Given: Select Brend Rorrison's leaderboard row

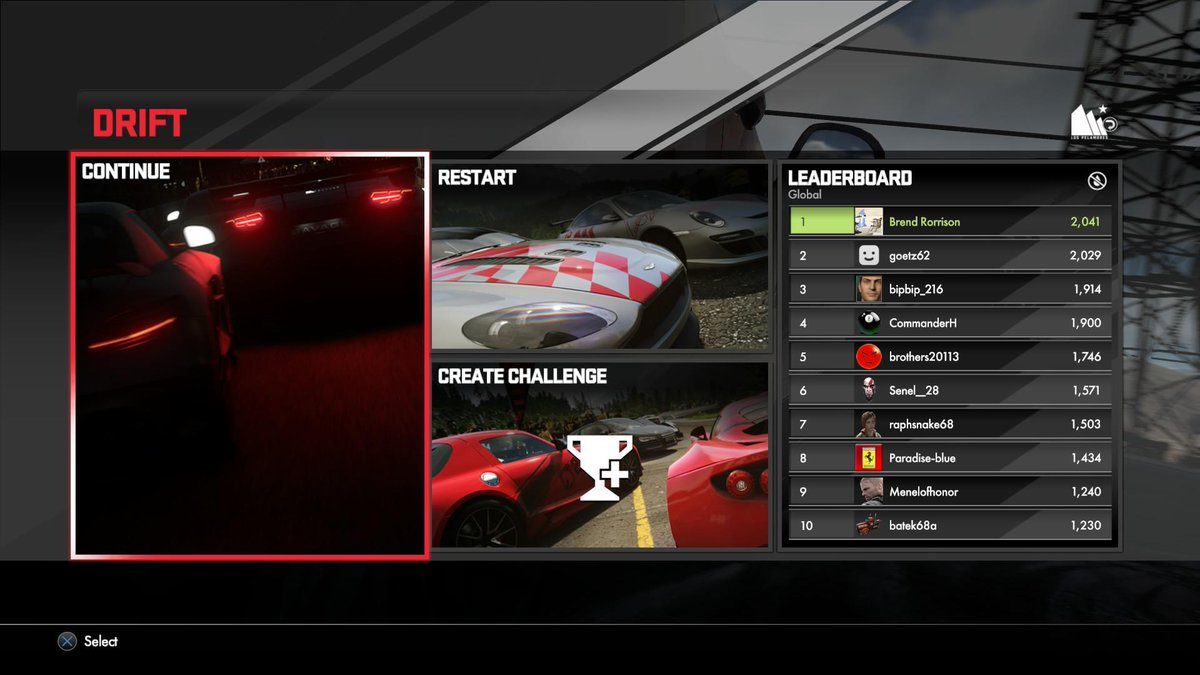Looking at the screenshot, I should [949, 221].
